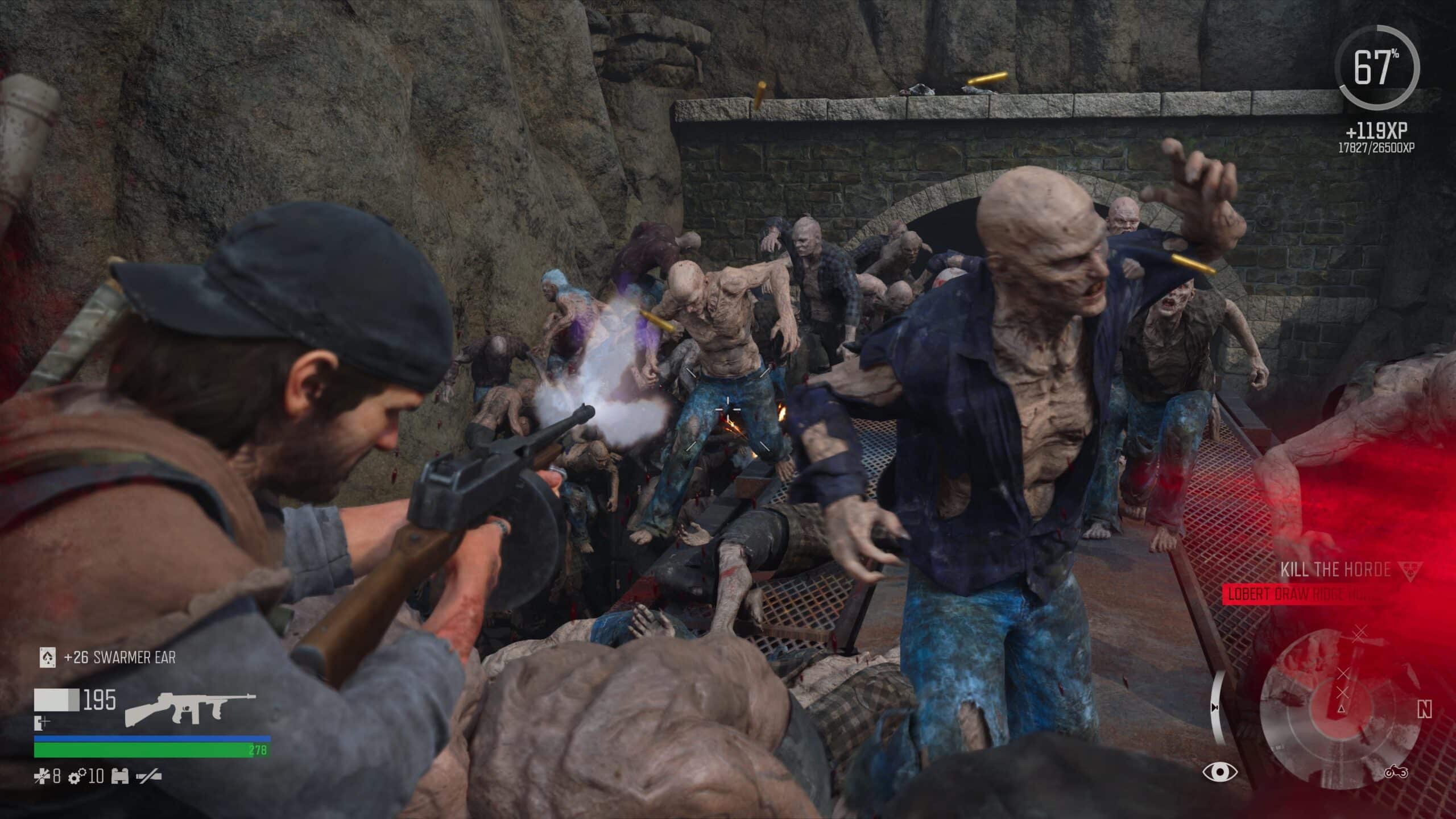Screen dimensions: 1456x819
Task: Select the medkit cross icon
Action: [x=42, y=776]
